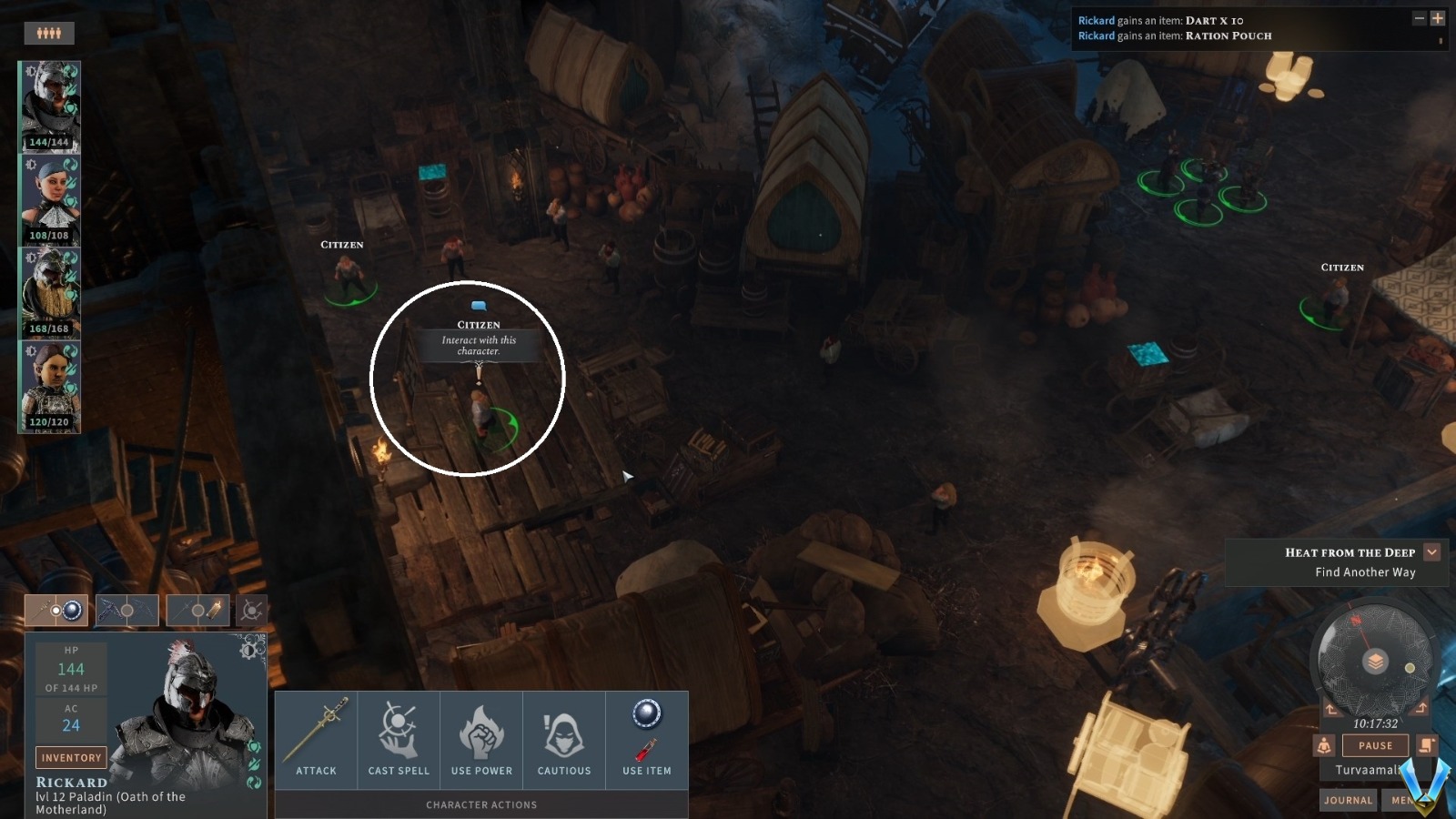Viewport: 1456px width, 819px height.
Task: Toggle Cautious mode
Action: click(564, 739)
